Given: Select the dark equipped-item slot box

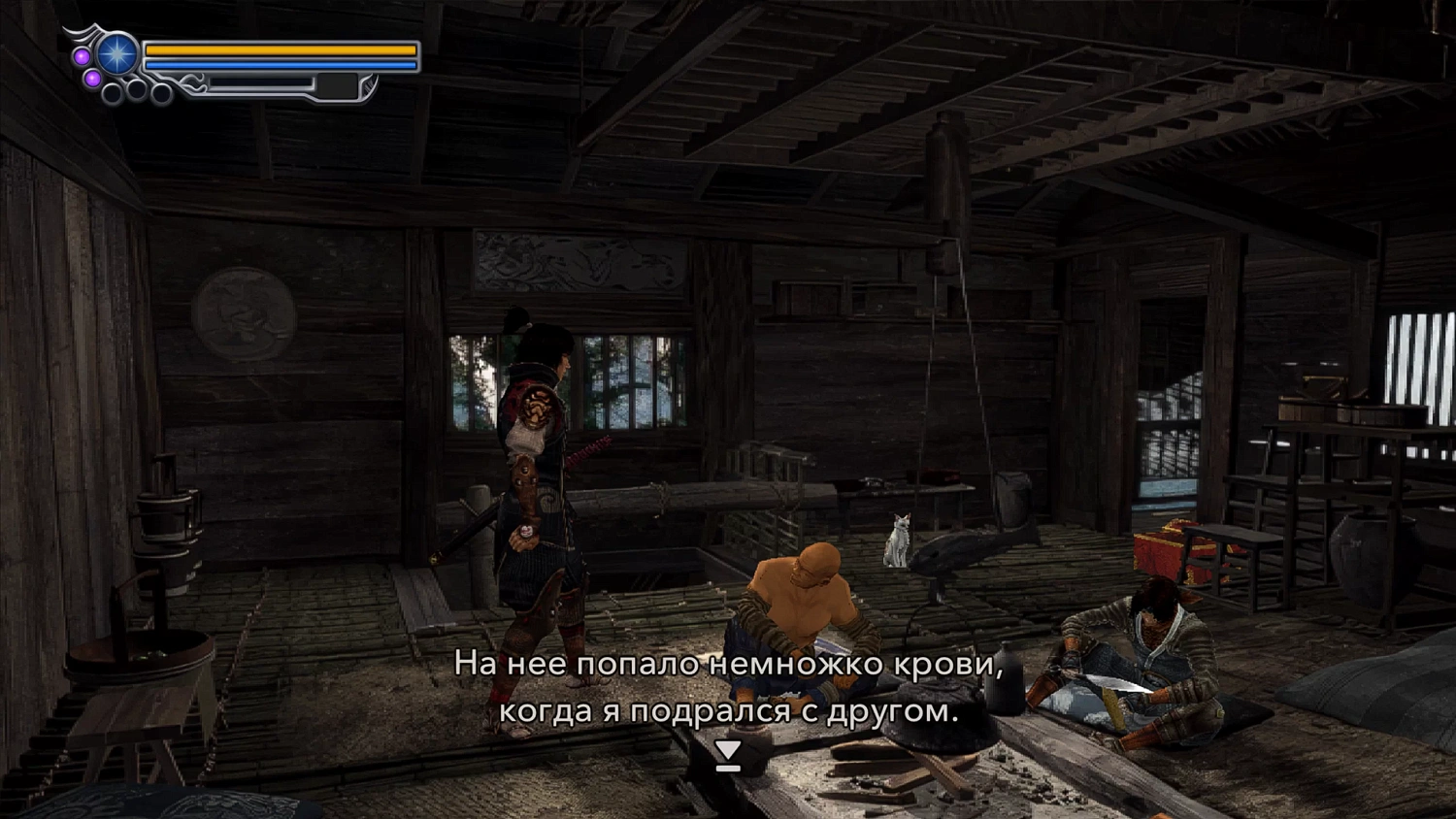Looking at the screenshot, I should [x=337, y=84].
